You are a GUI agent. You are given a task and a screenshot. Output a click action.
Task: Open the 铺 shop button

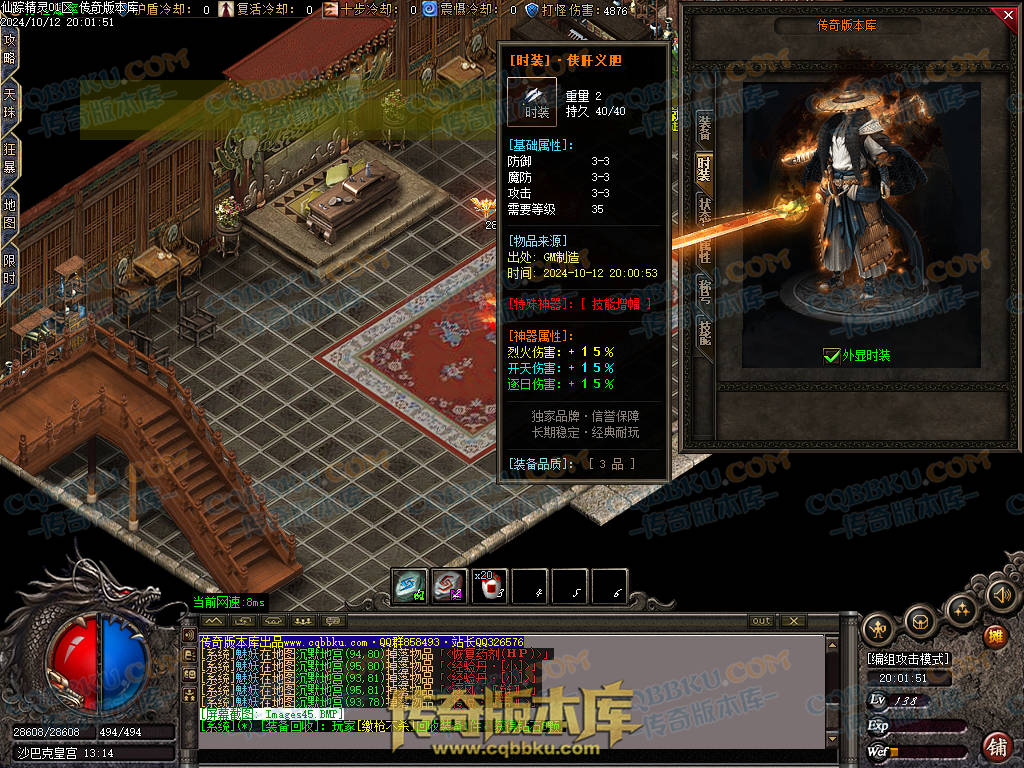[x=996, y=746]
